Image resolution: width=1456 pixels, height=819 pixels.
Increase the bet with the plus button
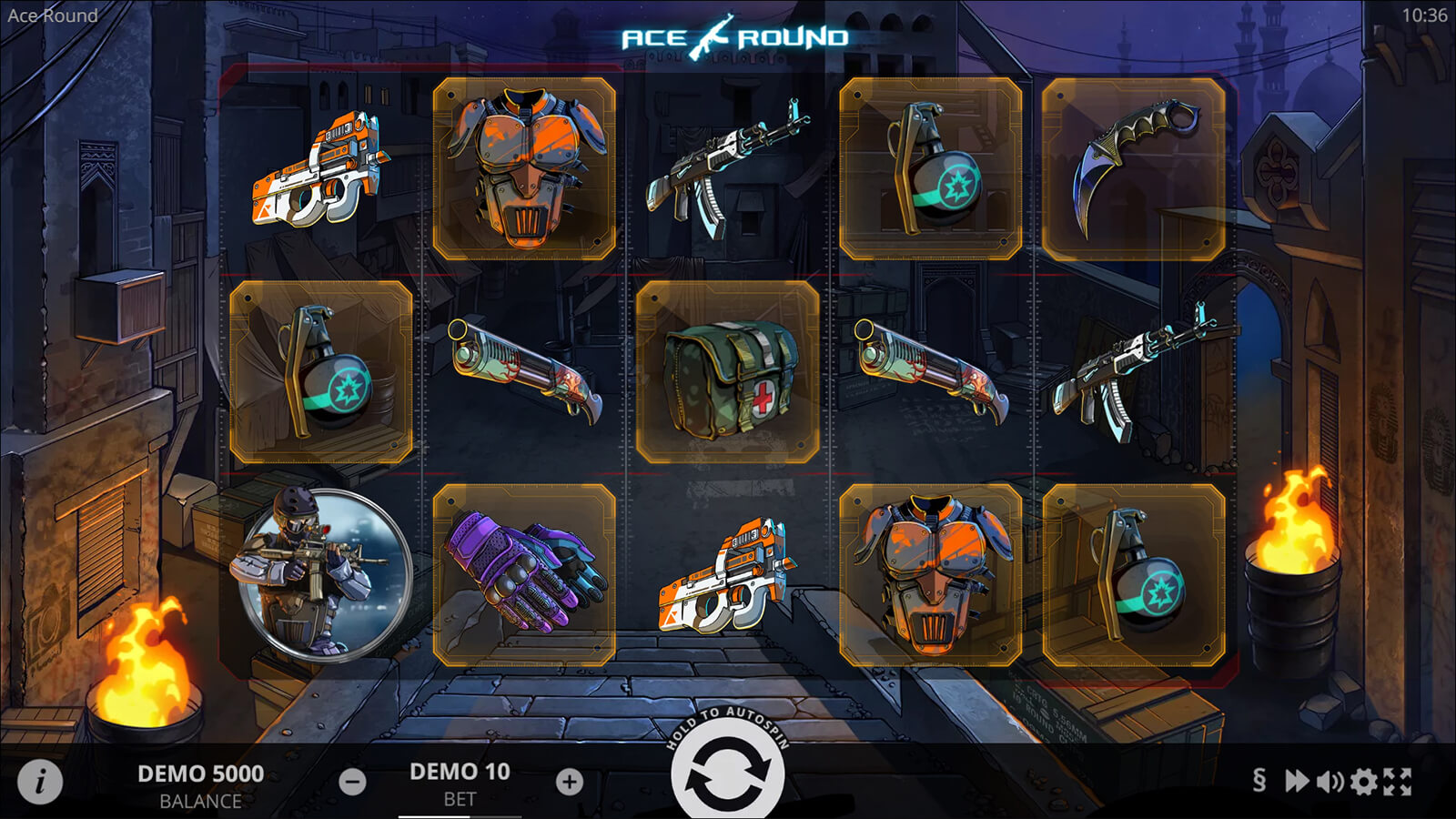pyautogui.click(x=570, y=782)
